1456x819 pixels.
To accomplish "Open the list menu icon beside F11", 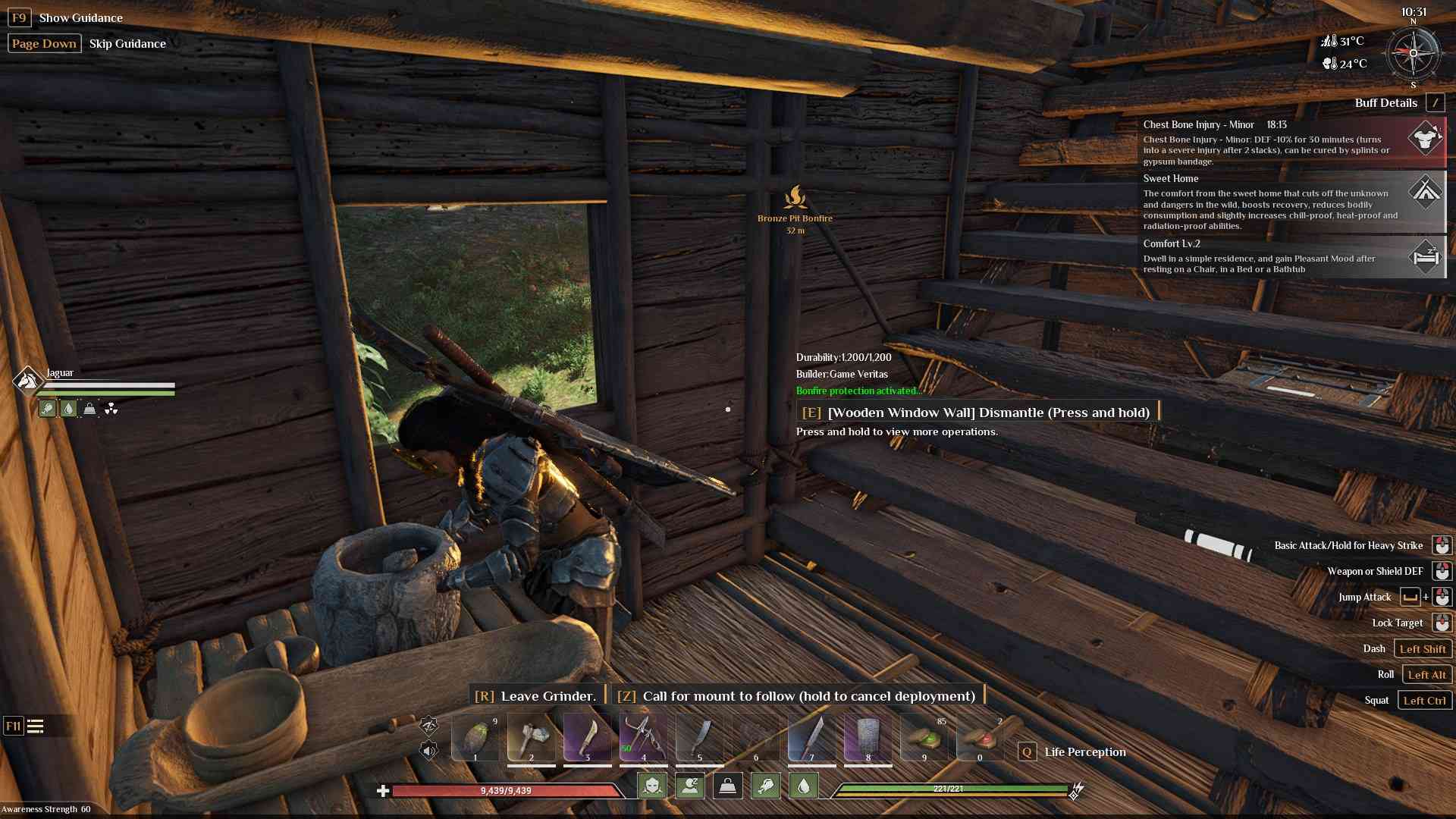I will coord(36,726).
